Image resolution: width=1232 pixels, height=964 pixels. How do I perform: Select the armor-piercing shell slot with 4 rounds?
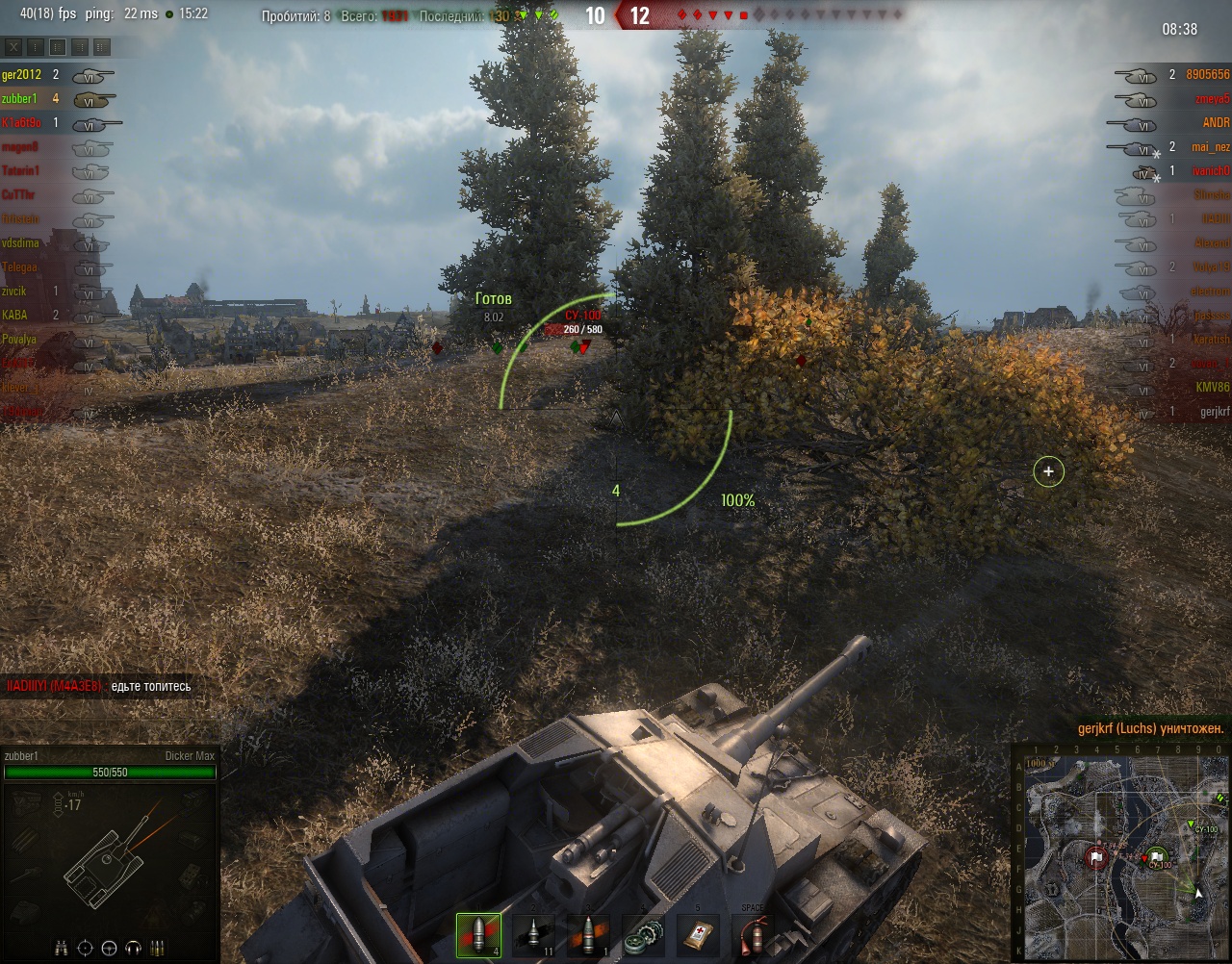click(478, 935)
